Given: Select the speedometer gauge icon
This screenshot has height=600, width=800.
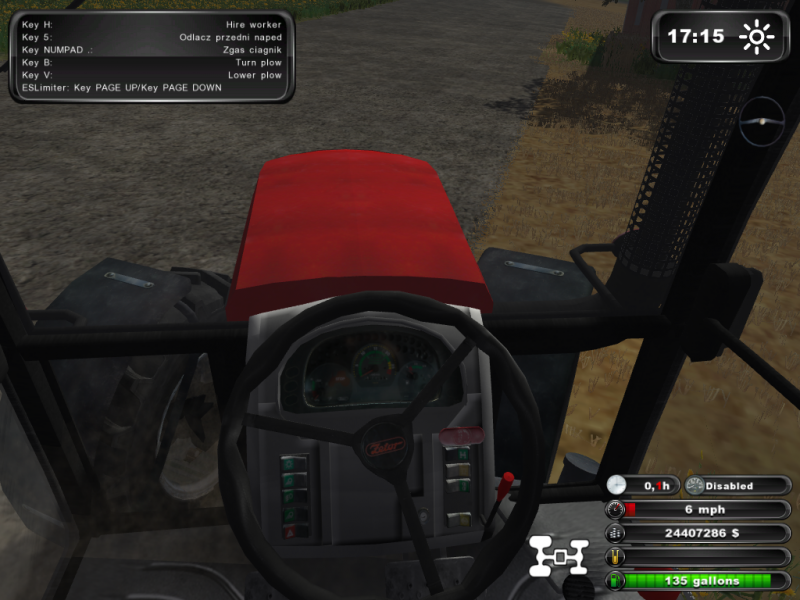Looking at the screenshot, I should tap(614, 509).
